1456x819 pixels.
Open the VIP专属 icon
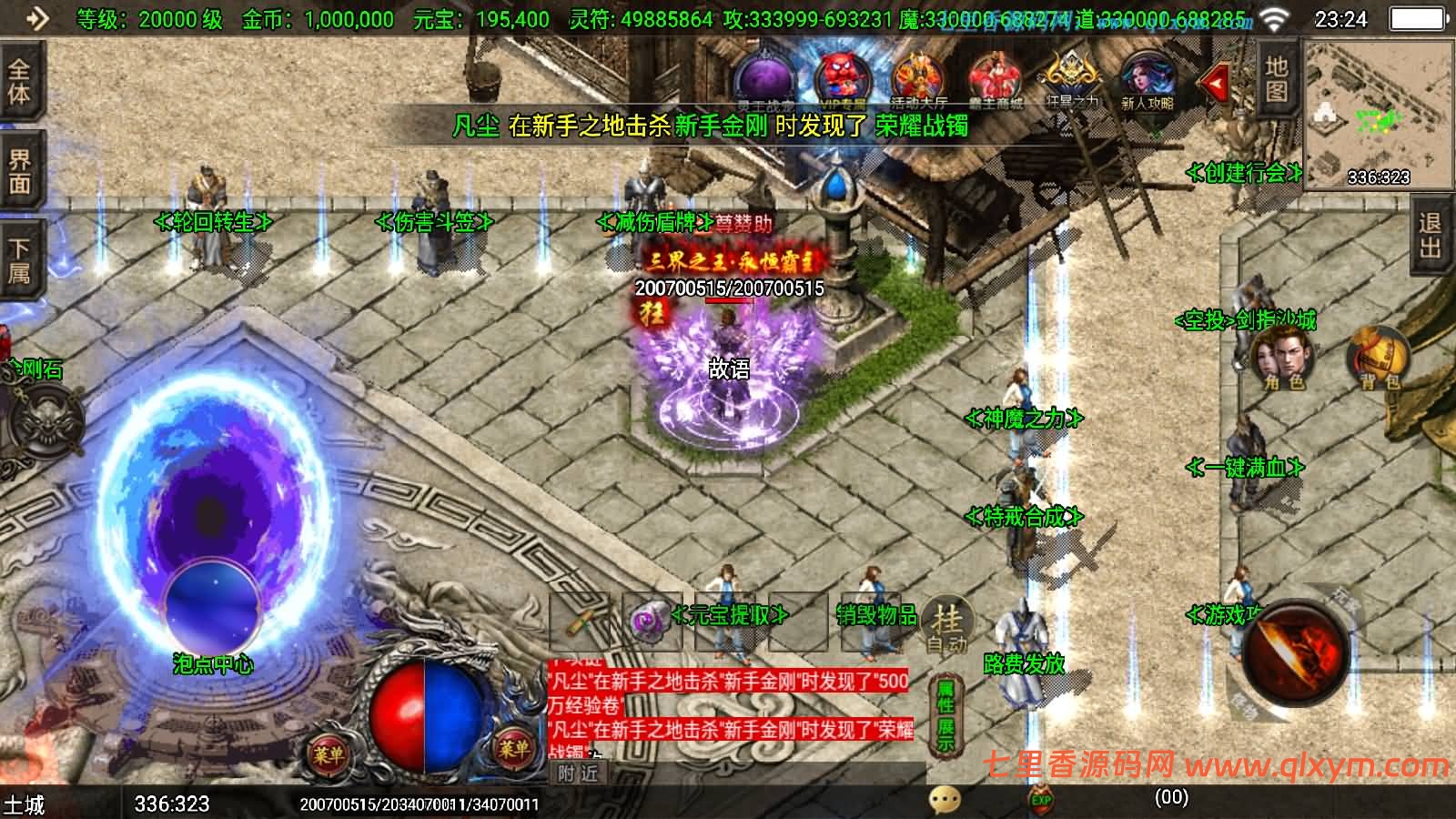tap(844, 82)
